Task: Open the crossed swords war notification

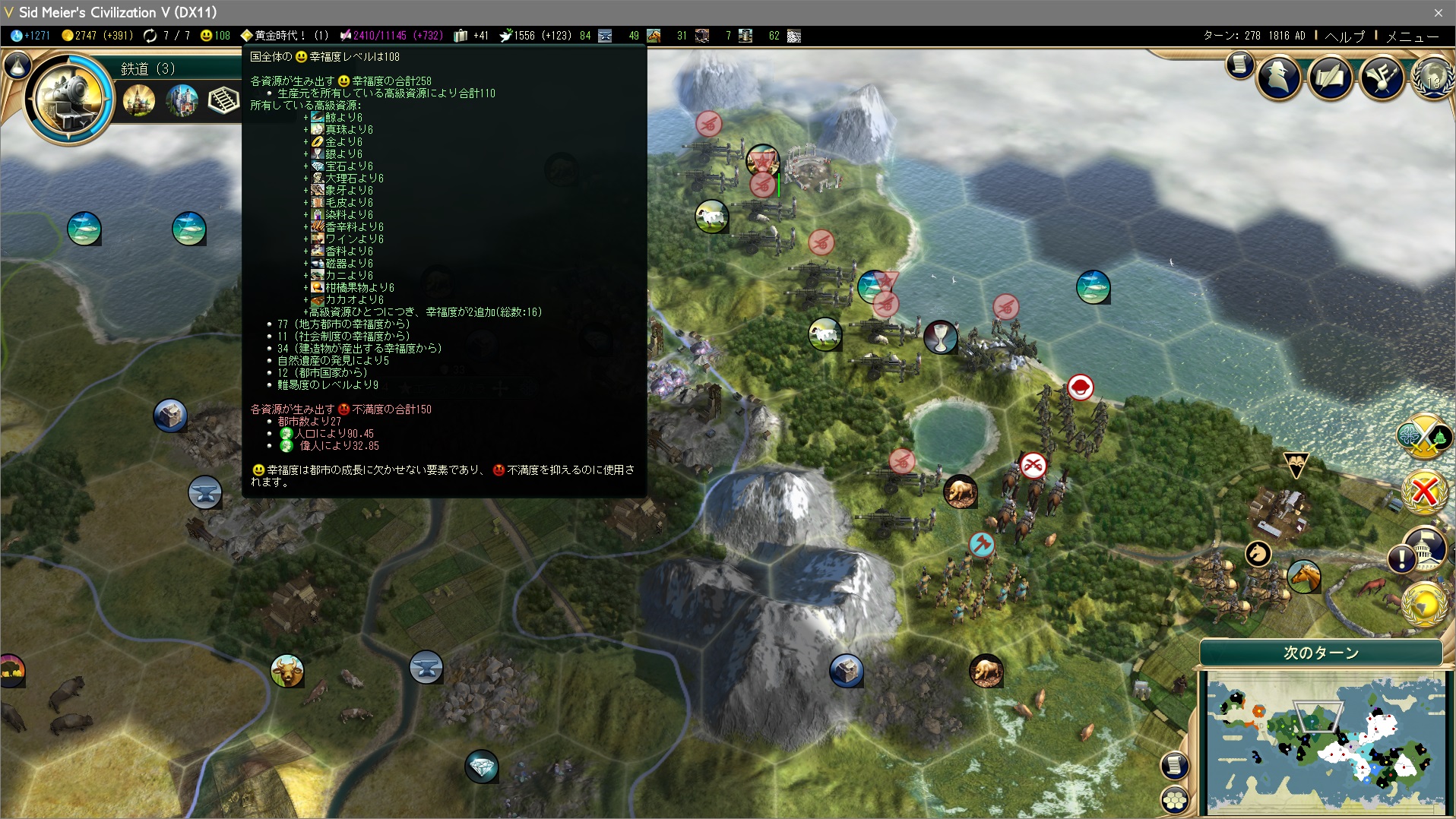Action: pos(1423,435)
